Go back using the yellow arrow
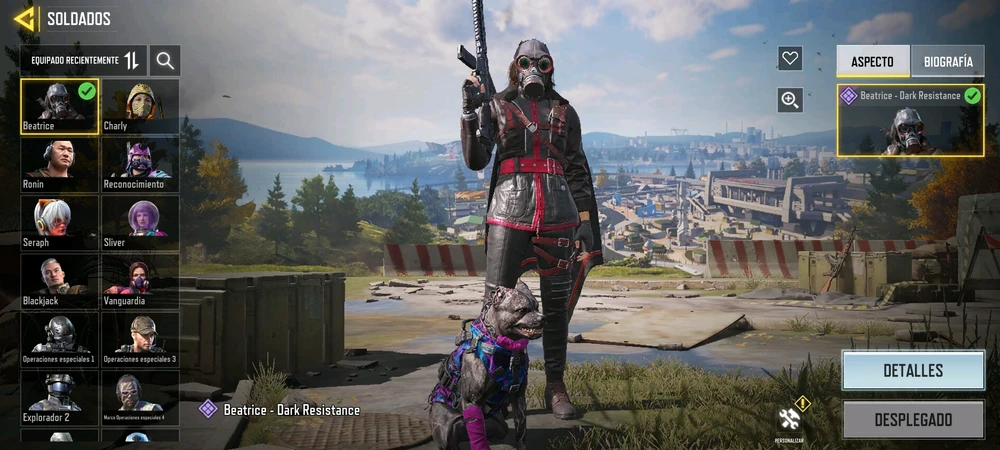The height and width of the screenshot is (450, 1000). coord(24,19)
